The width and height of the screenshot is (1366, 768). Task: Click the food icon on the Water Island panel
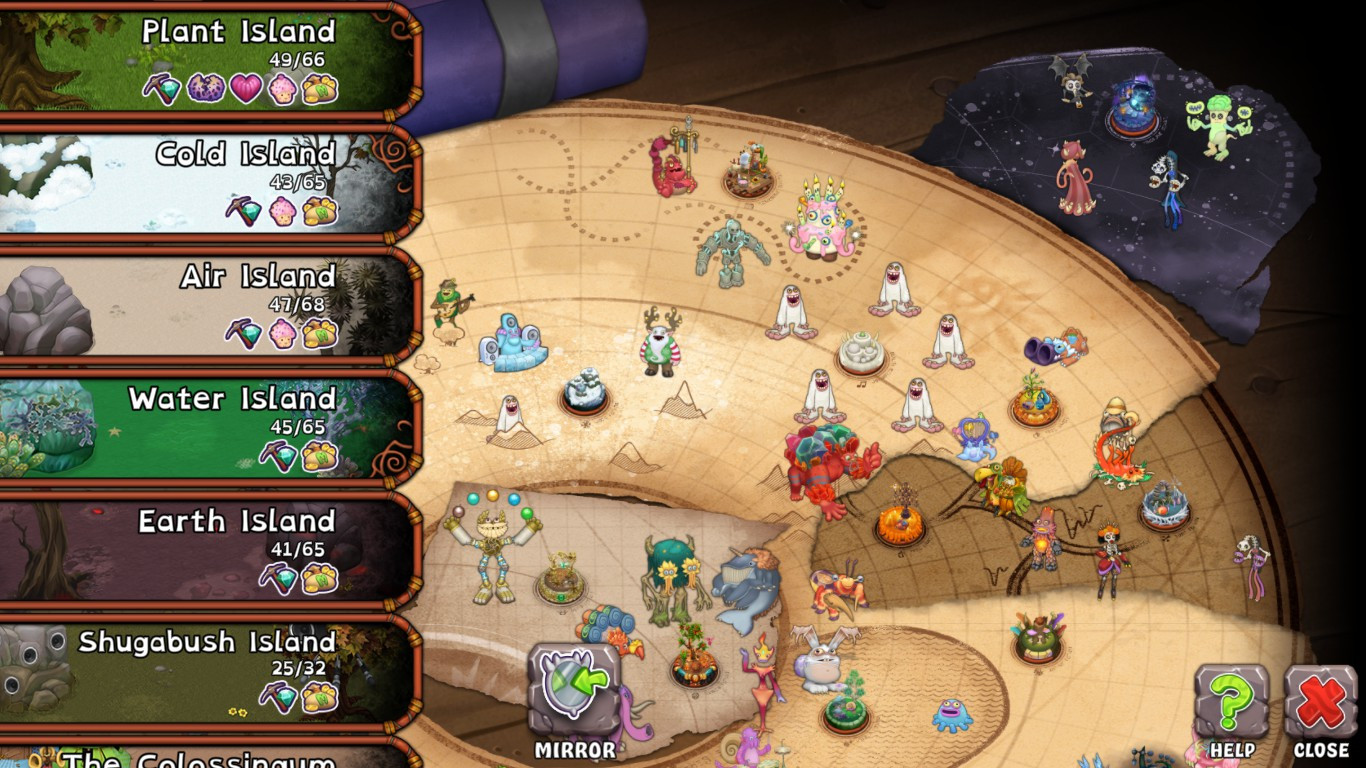pyautogui.click(x=322, y=457)
